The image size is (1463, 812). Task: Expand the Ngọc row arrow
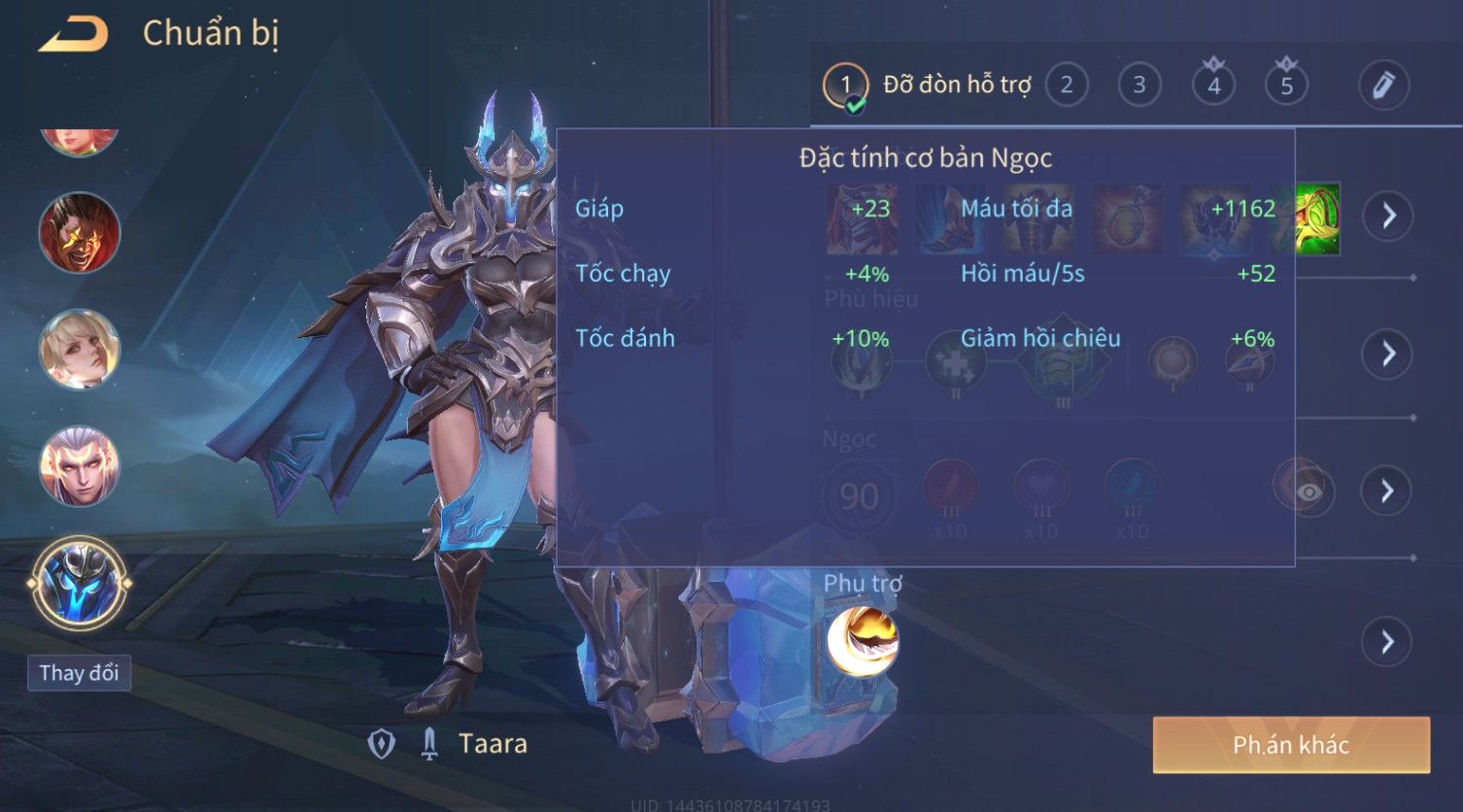1388,491
